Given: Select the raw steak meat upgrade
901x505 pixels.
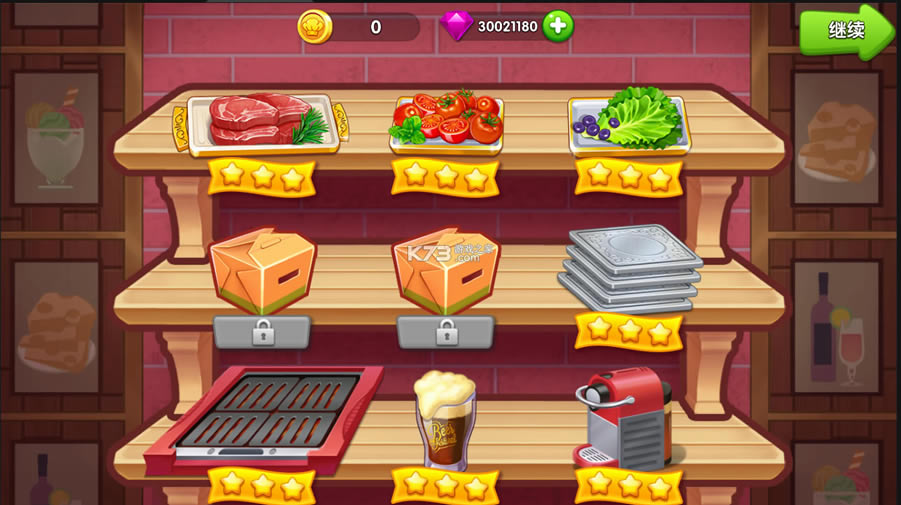Looking at the screenshot, I should click(x=261, y=124).
